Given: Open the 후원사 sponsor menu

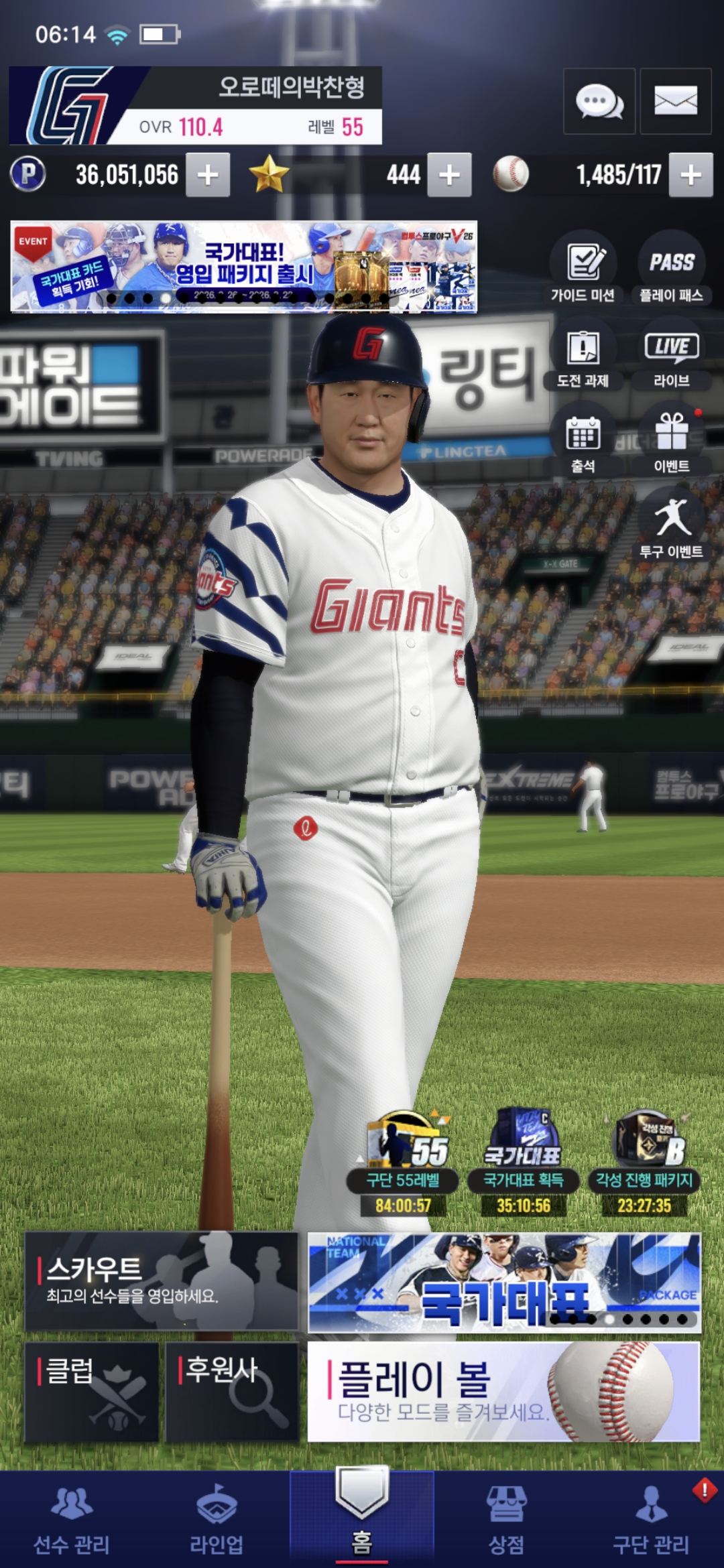Looking at the screenshot, I should [231, 1391].
